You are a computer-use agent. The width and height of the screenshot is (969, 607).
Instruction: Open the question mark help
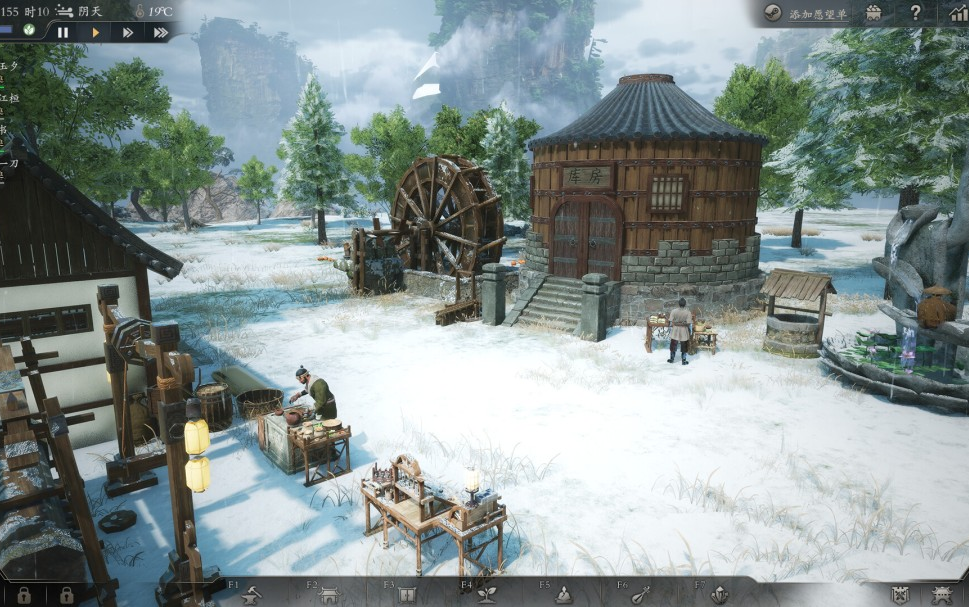pyautogui.click(x=915, y=13)
